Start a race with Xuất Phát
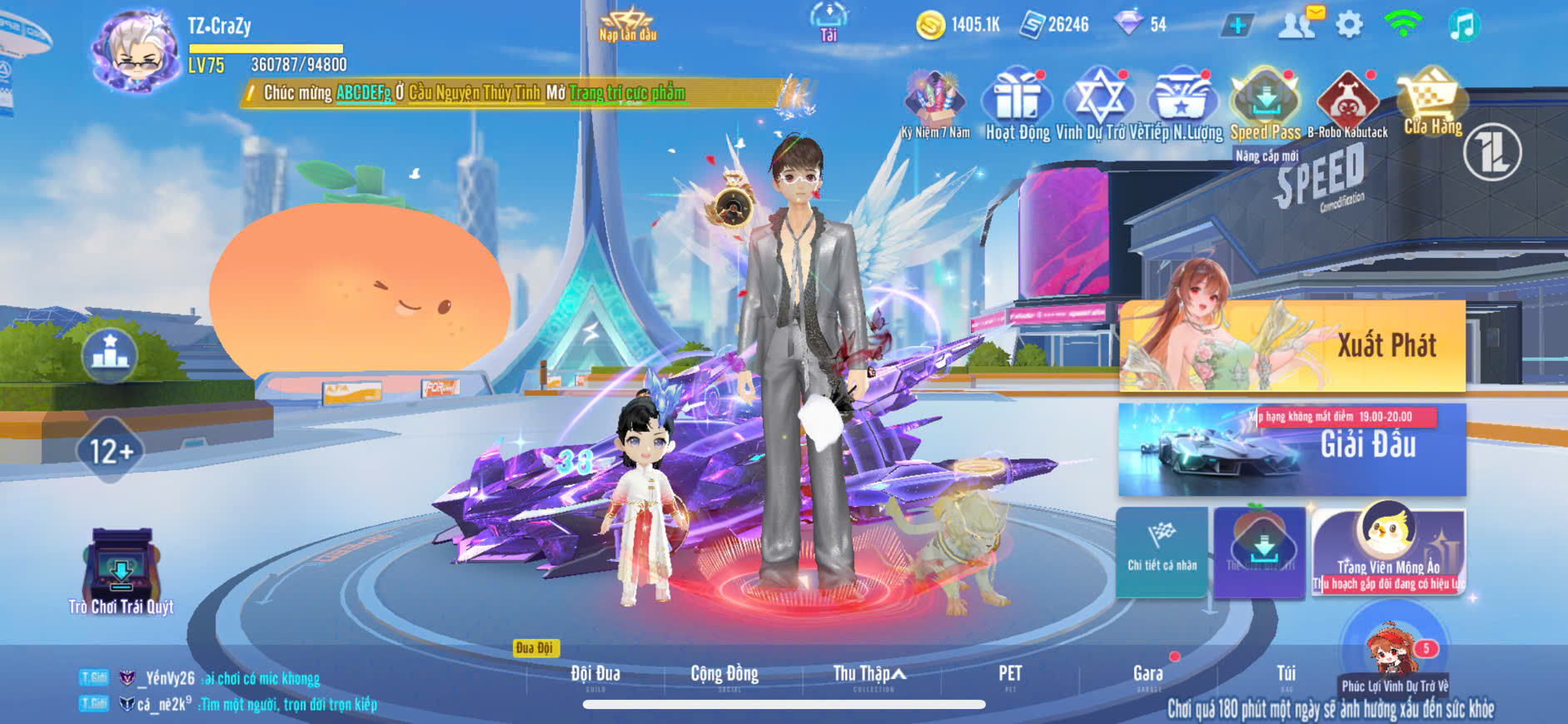Image resolution: width=1568 pixels, height=724 pixels. [x=1292, y=345]
